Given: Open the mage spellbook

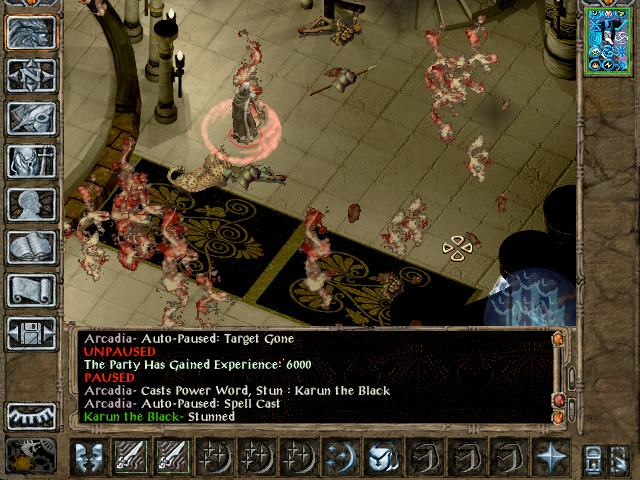Looking at the screenshot, I should click(32, 247).
